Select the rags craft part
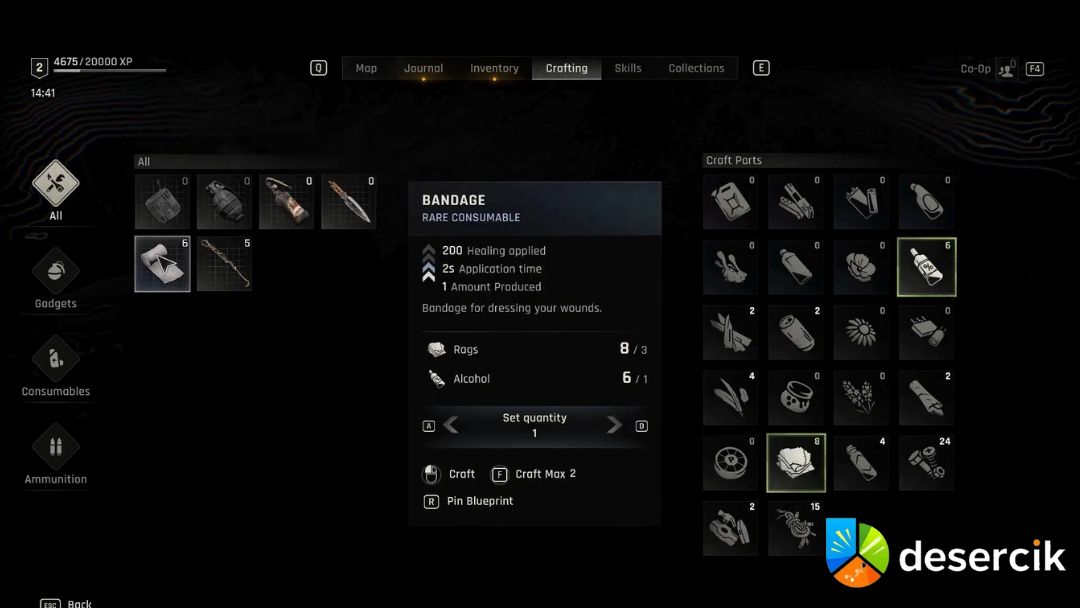Screen dimensions: 1080x608 tap(796, 463)
